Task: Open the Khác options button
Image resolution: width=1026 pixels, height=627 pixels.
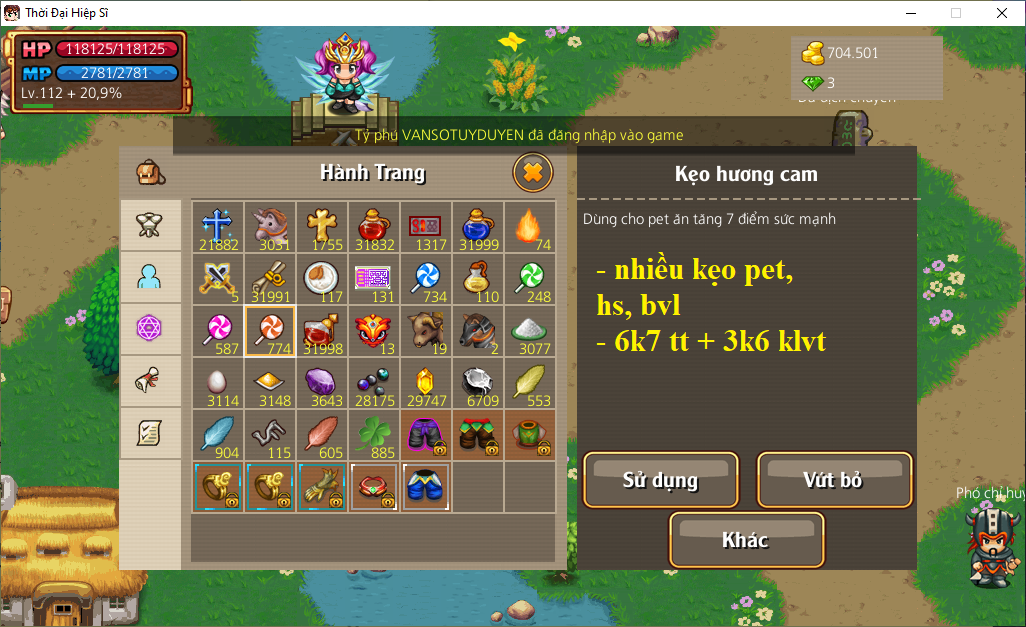Action: coord(746,540)
